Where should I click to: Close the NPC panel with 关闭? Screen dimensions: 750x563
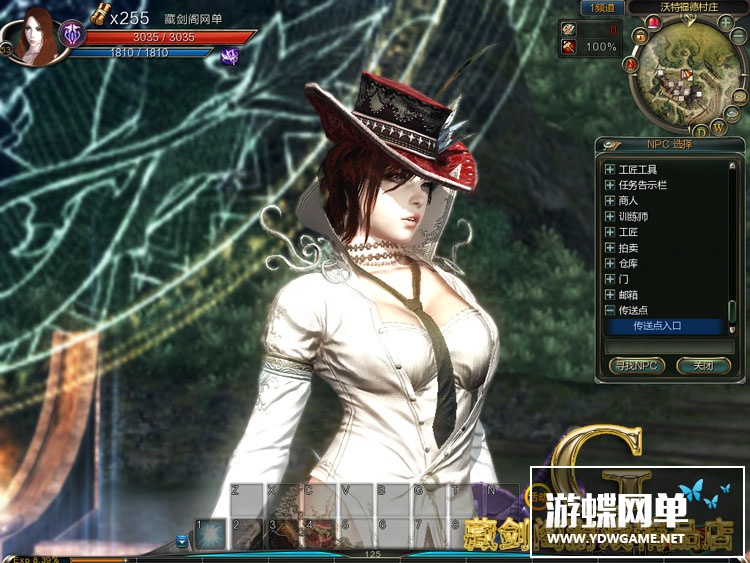[703, 366]
